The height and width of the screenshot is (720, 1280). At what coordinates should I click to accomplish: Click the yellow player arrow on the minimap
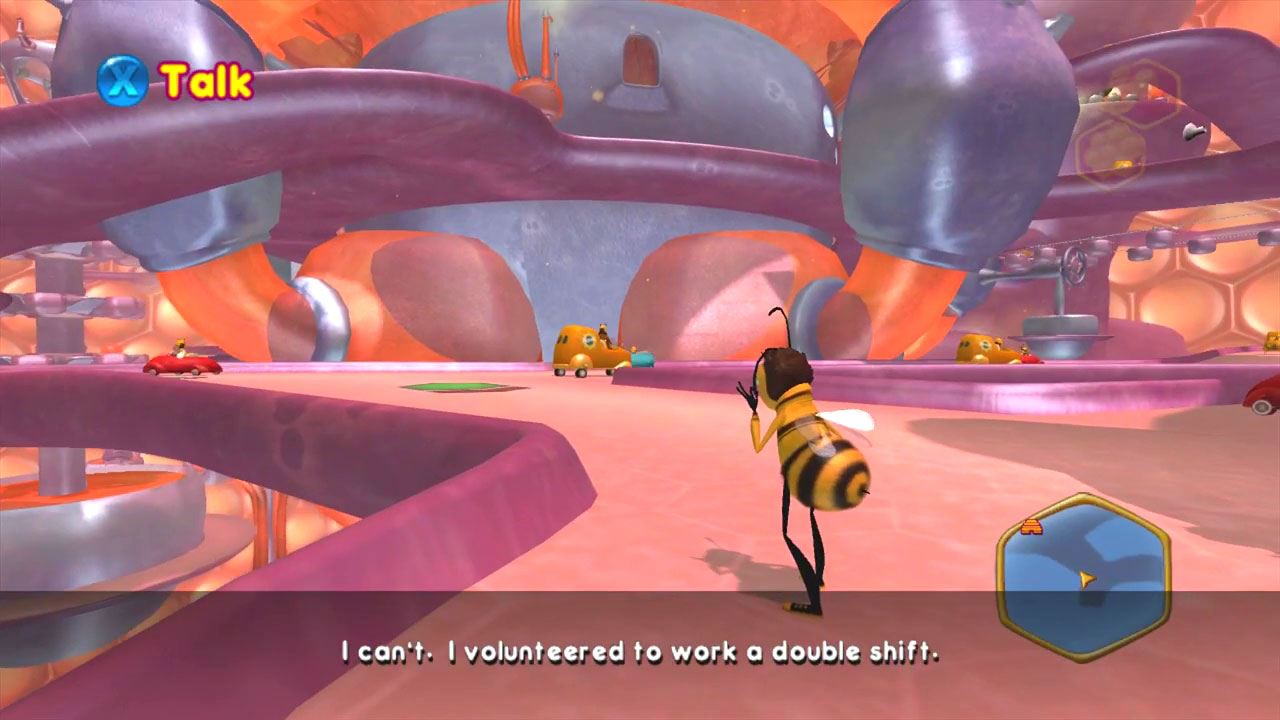coord(1086,577)
